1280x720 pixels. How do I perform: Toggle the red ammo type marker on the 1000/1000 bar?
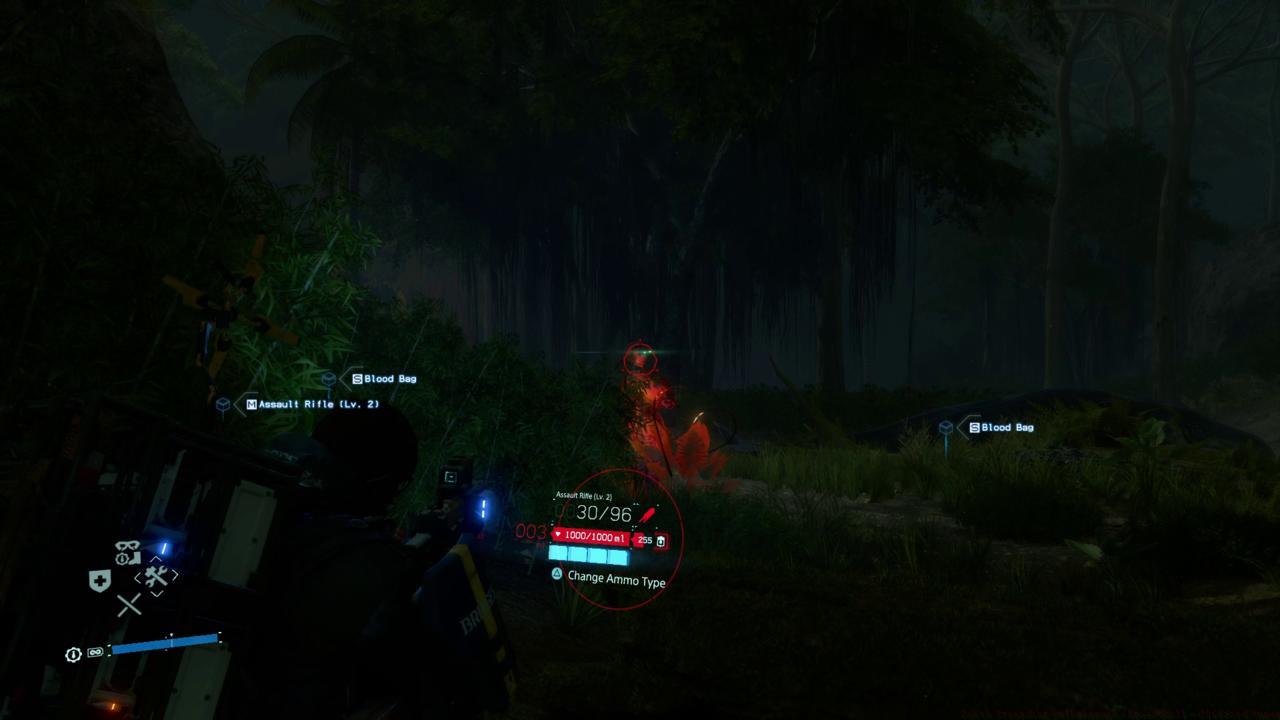(557, 534)
